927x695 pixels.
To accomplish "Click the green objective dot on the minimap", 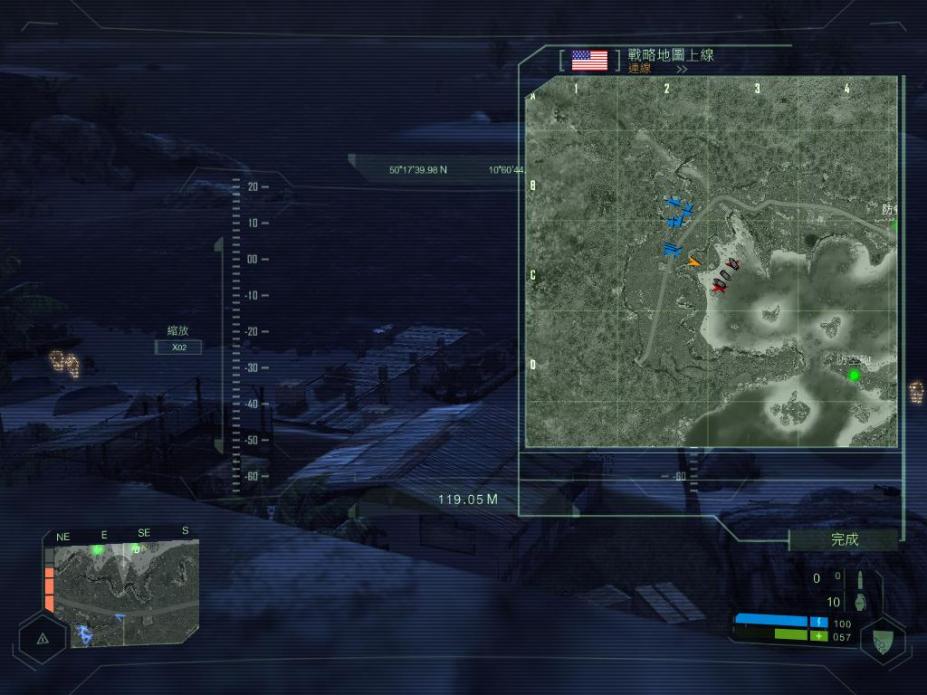I will click(x=98, y=550).
